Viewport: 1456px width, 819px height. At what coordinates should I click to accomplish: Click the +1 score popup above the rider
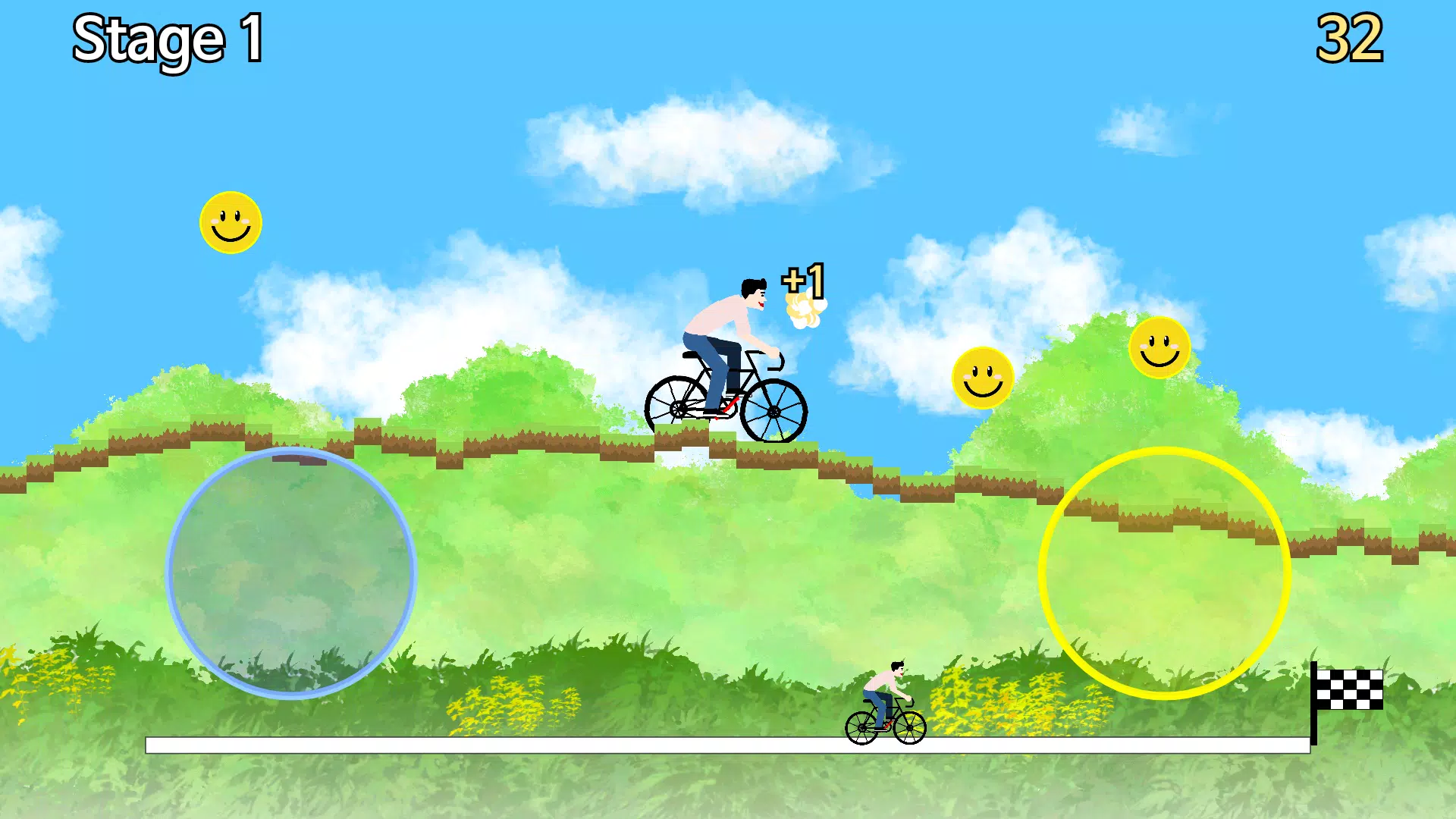click(804, 281)
